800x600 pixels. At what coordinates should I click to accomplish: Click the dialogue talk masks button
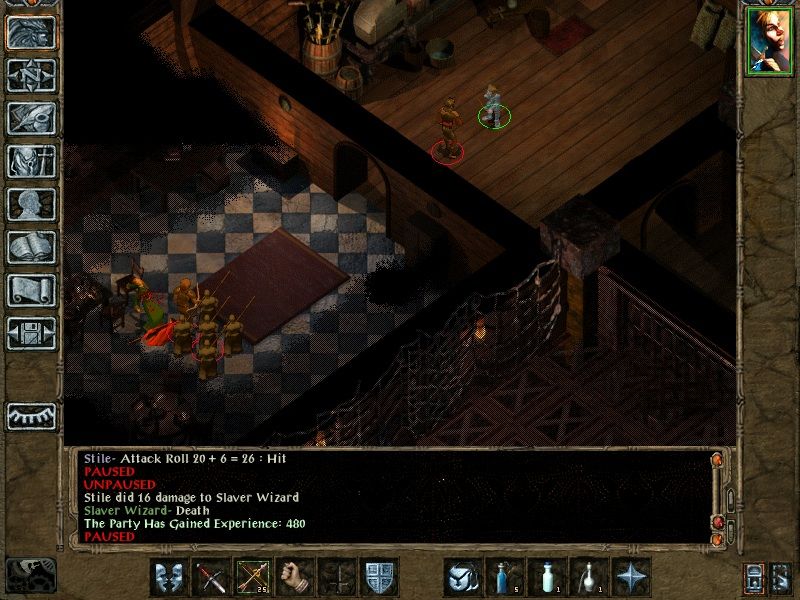point(169,577)
